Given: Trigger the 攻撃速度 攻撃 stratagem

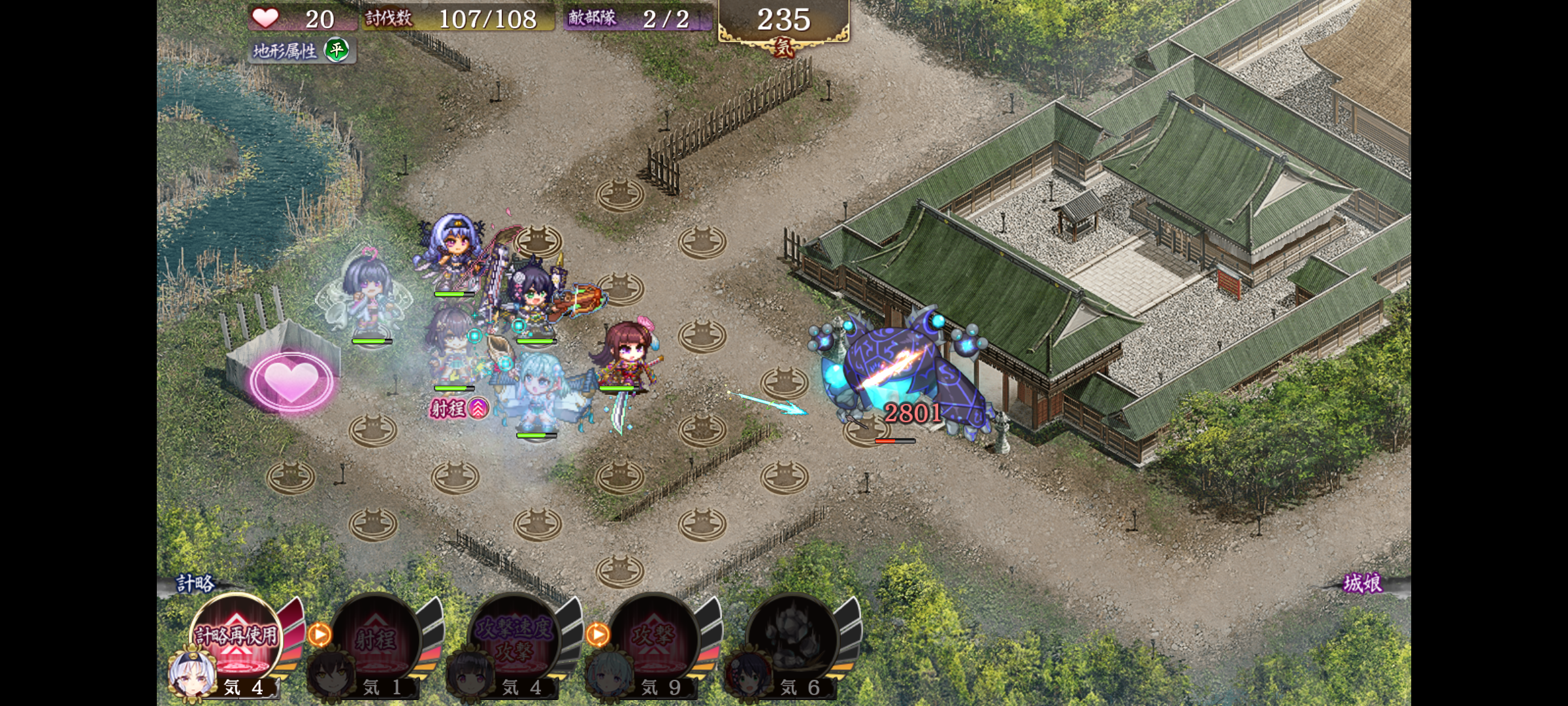Looking at the screenshot, I should (515, 639).
